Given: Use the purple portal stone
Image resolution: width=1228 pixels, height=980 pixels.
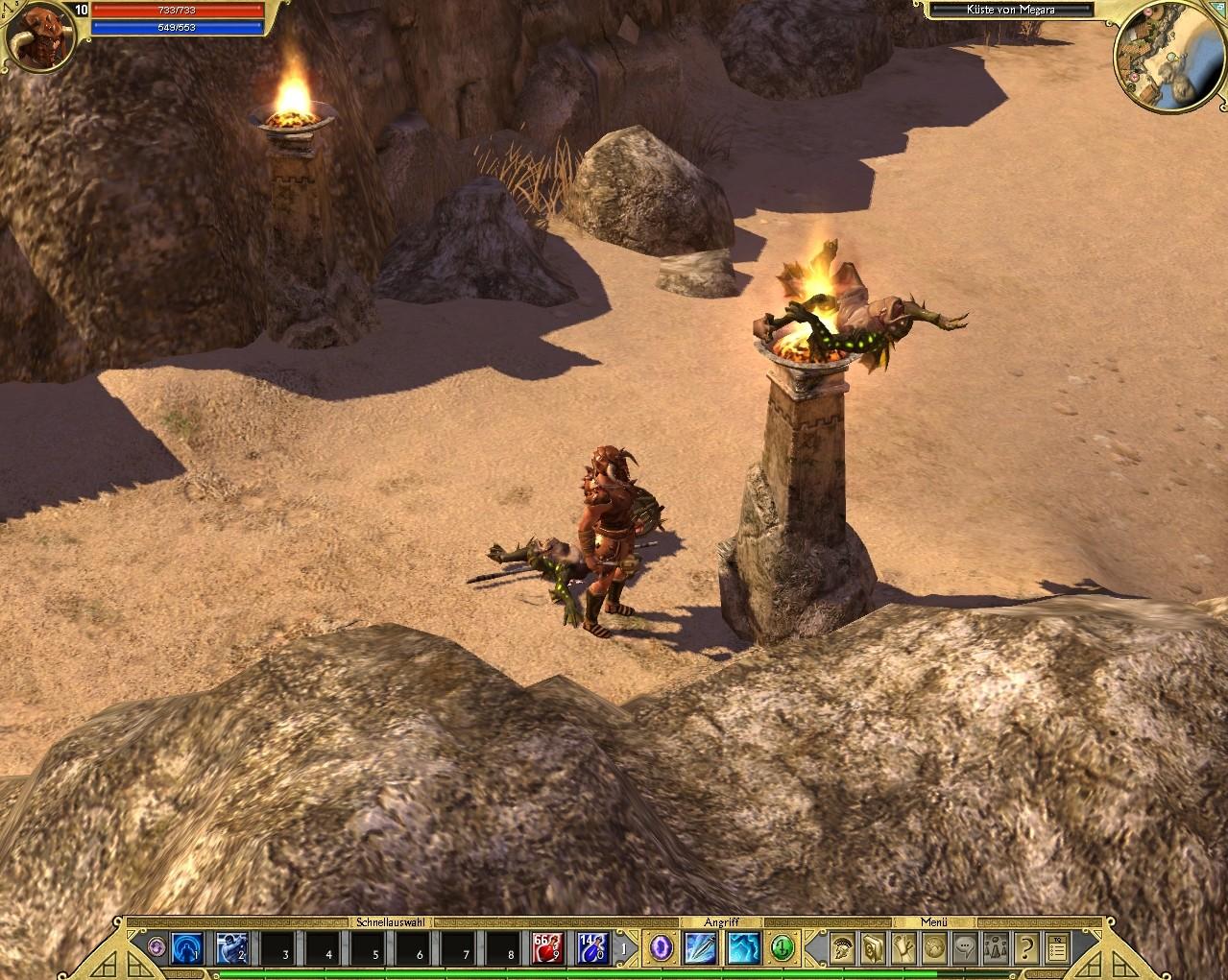Looking at the screenshot, I should pos(661,948).
